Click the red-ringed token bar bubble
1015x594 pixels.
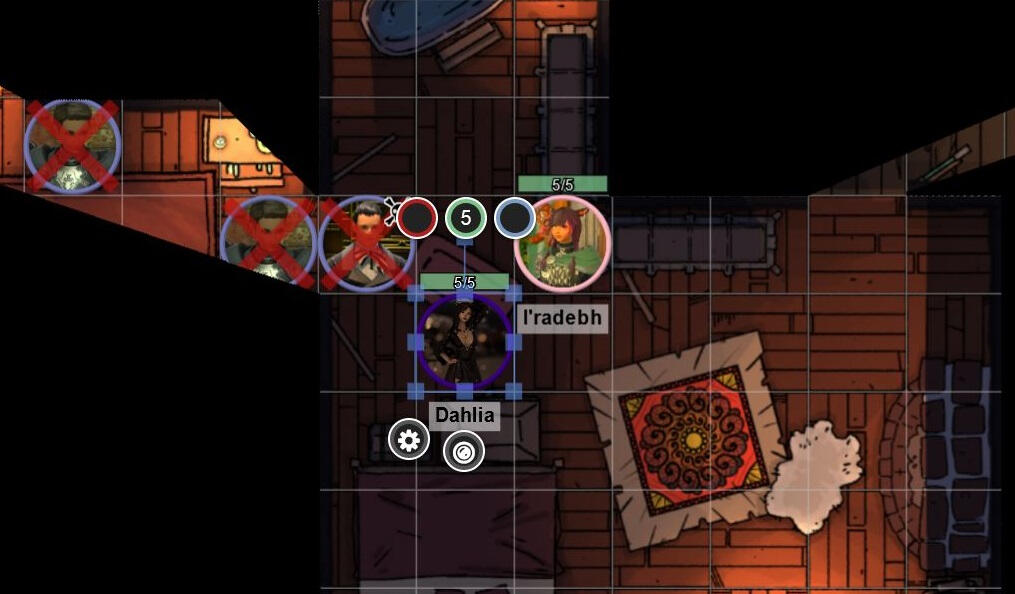click(416, 218)
